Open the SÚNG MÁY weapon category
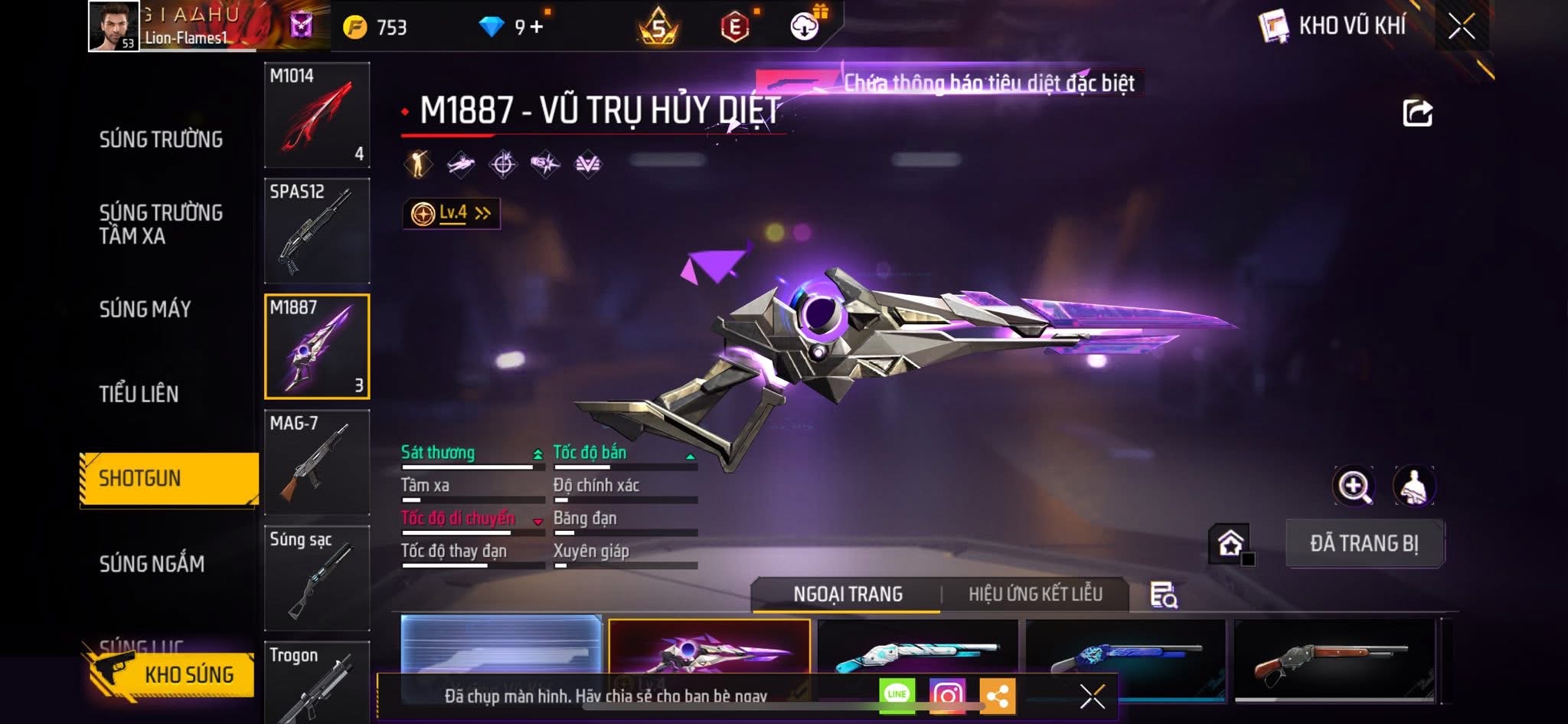Image resolution: width=1568 pixels, height=724 pixels. (x=145, y=309)
